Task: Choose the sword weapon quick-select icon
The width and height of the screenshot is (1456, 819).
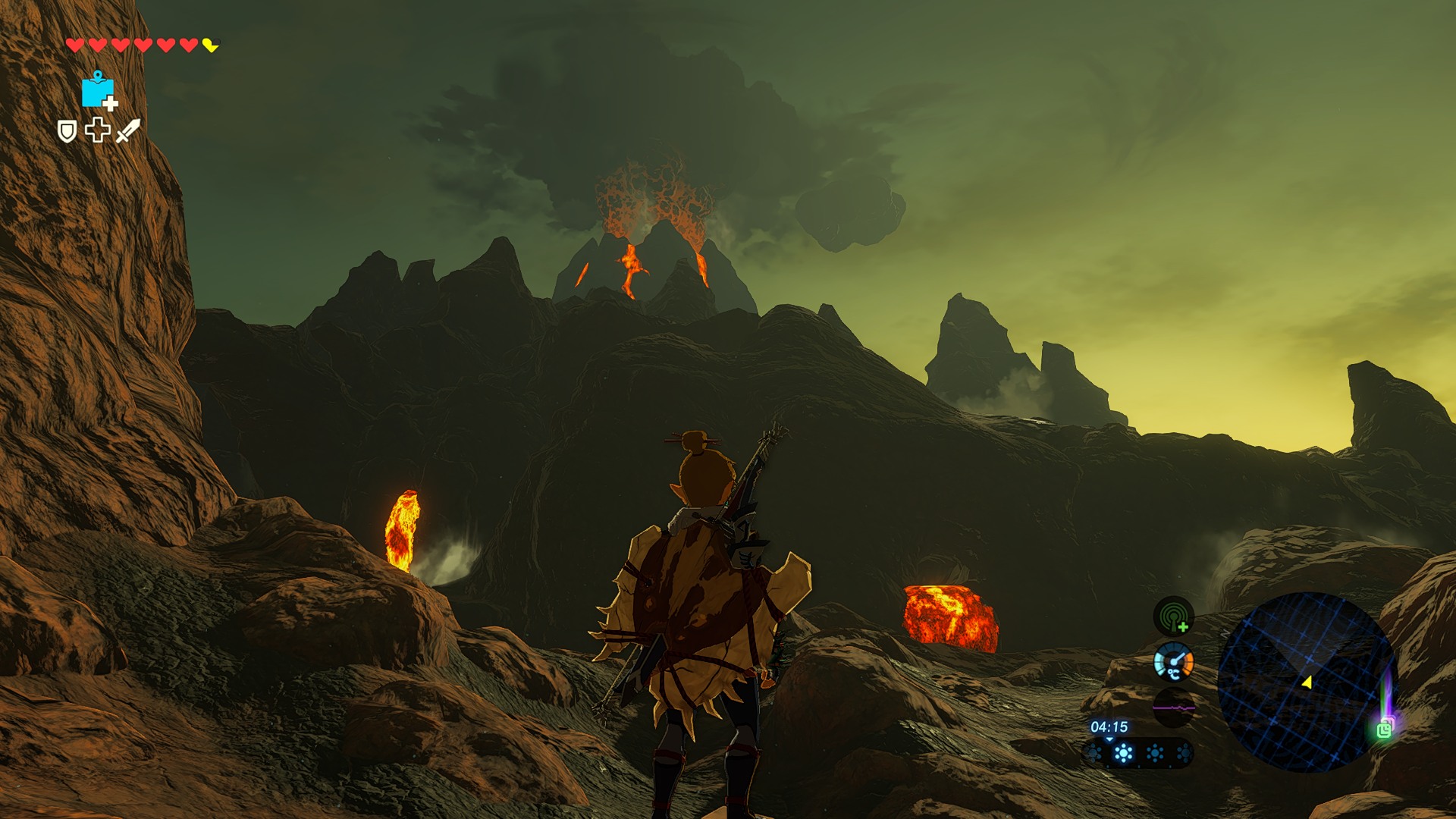Action: 128,130
